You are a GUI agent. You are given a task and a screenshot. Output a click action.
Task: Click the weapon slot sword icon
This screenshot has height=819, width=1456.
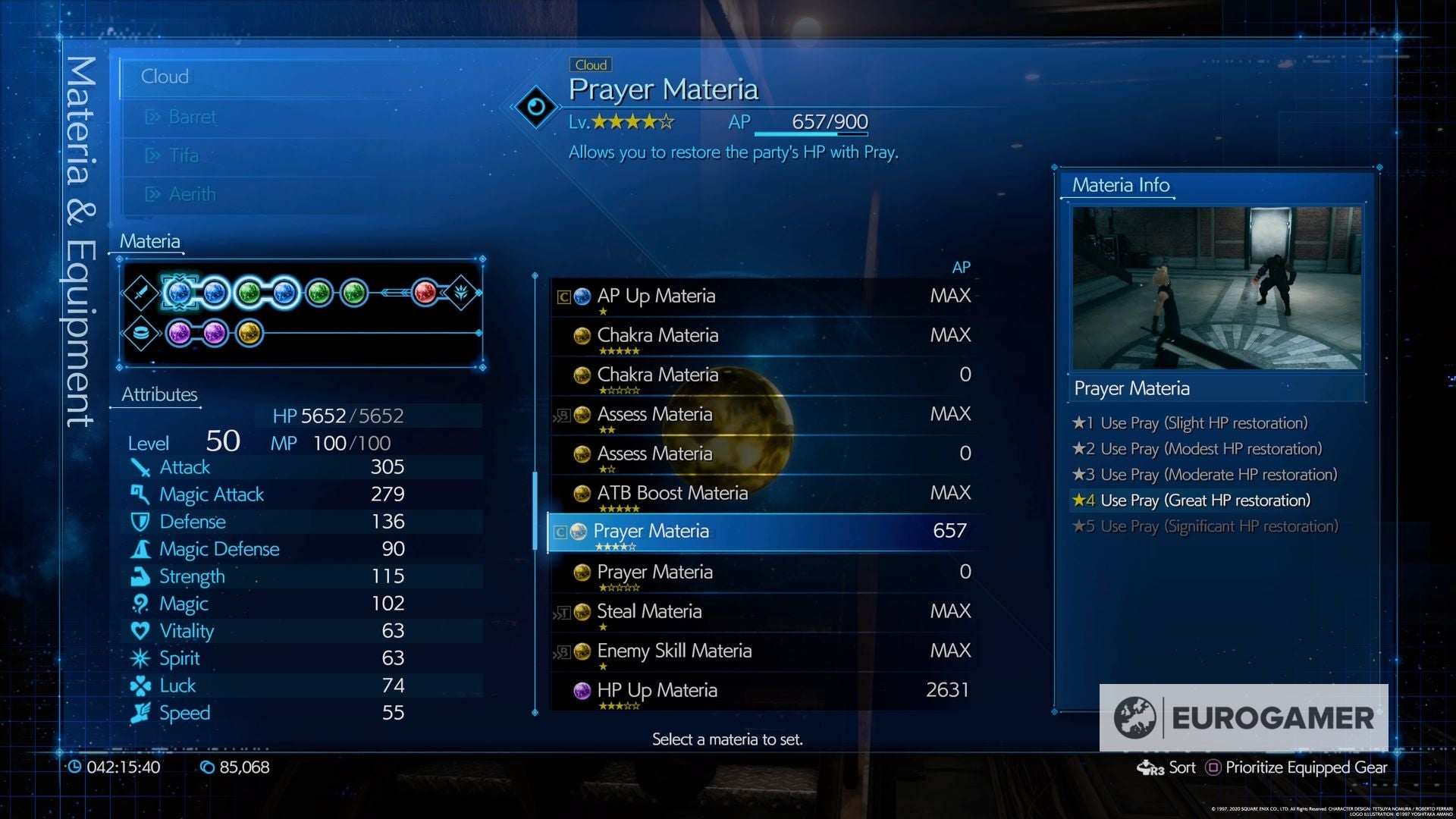click(141, 292)
